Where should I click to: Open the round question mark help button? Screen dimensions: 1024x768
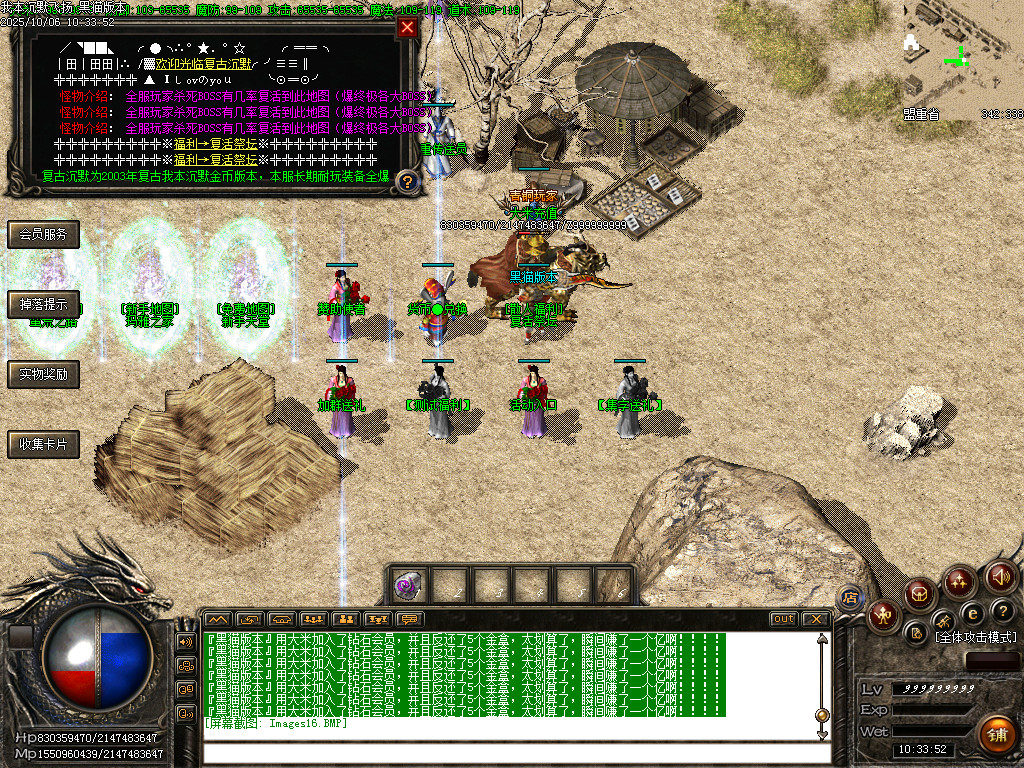(x=1002, y=611)
